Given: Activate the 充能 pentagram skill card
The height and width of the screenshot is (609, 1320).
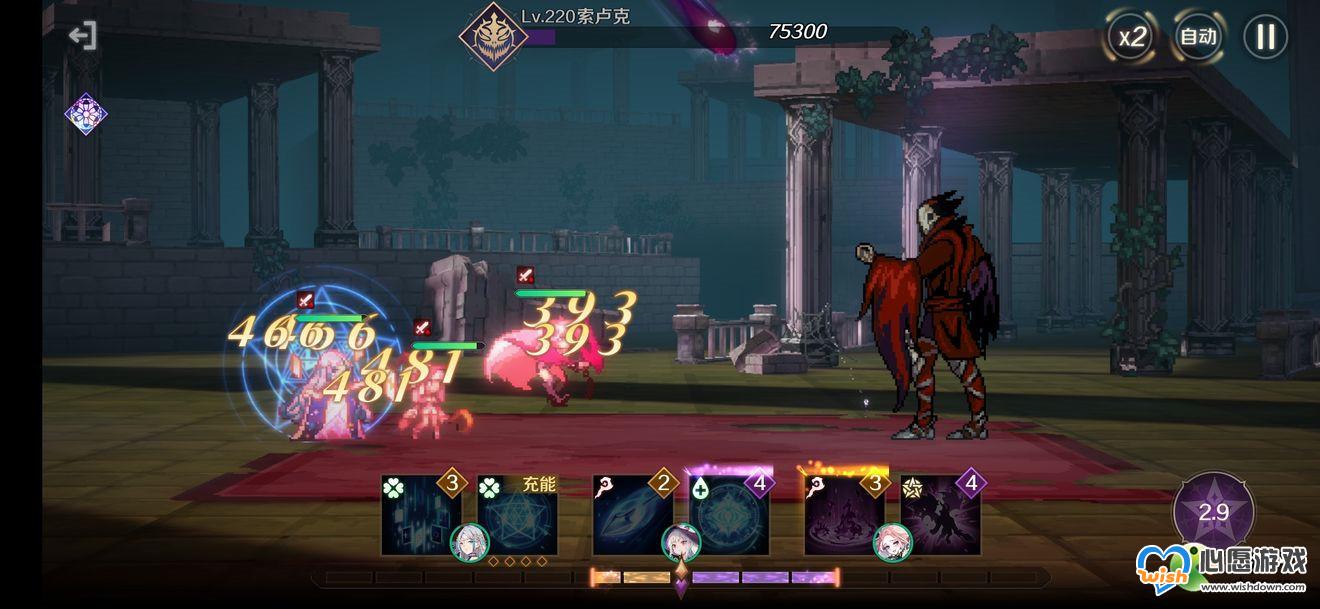Looking at the screenshot, I should pos(517,515).
